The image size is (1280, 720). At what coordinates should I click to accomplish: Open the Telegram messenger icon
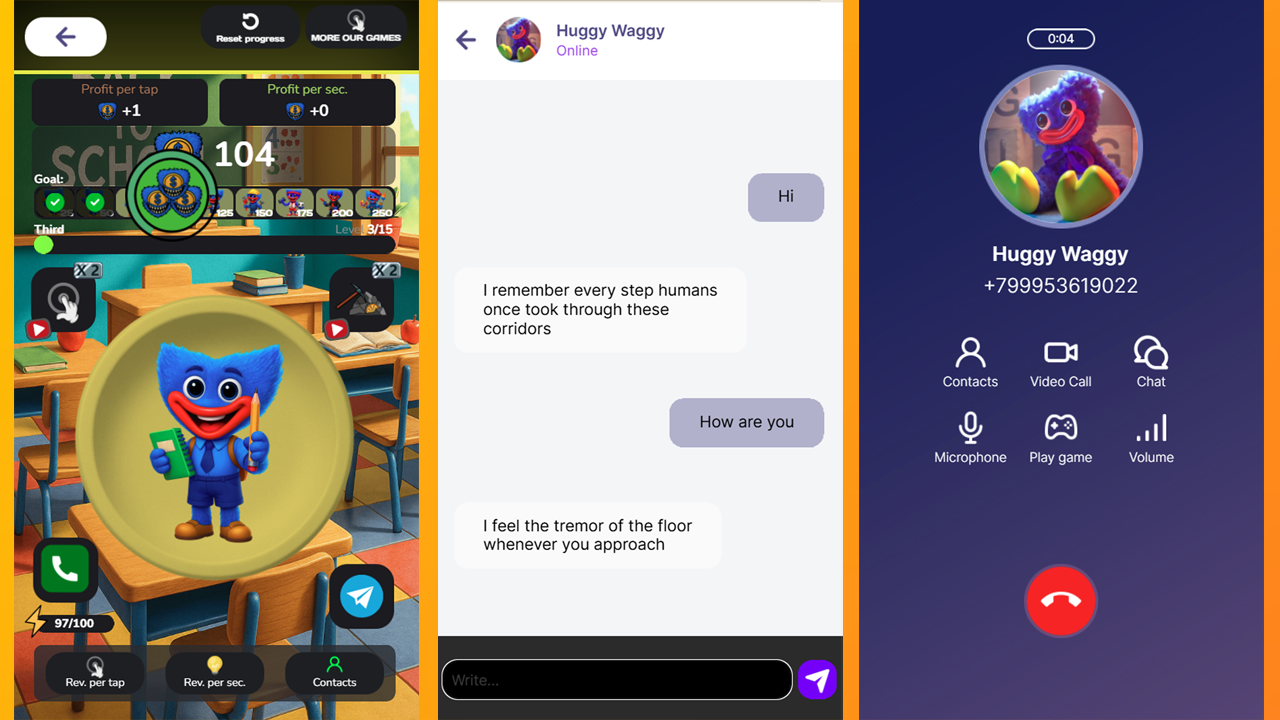click(x=361, y=596)
